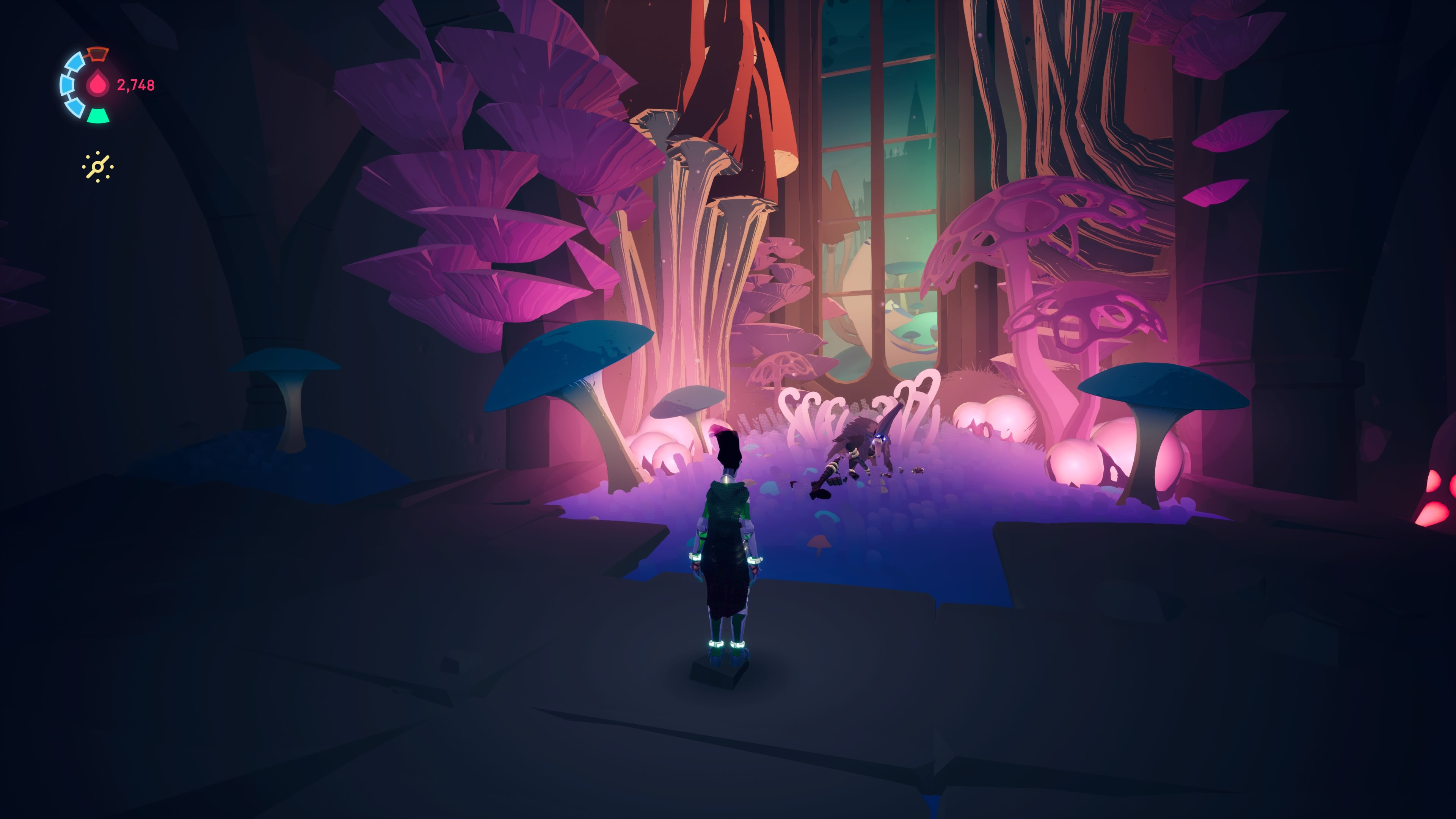
Task: Click the yellow sun status icon
Action: [98, 167]
